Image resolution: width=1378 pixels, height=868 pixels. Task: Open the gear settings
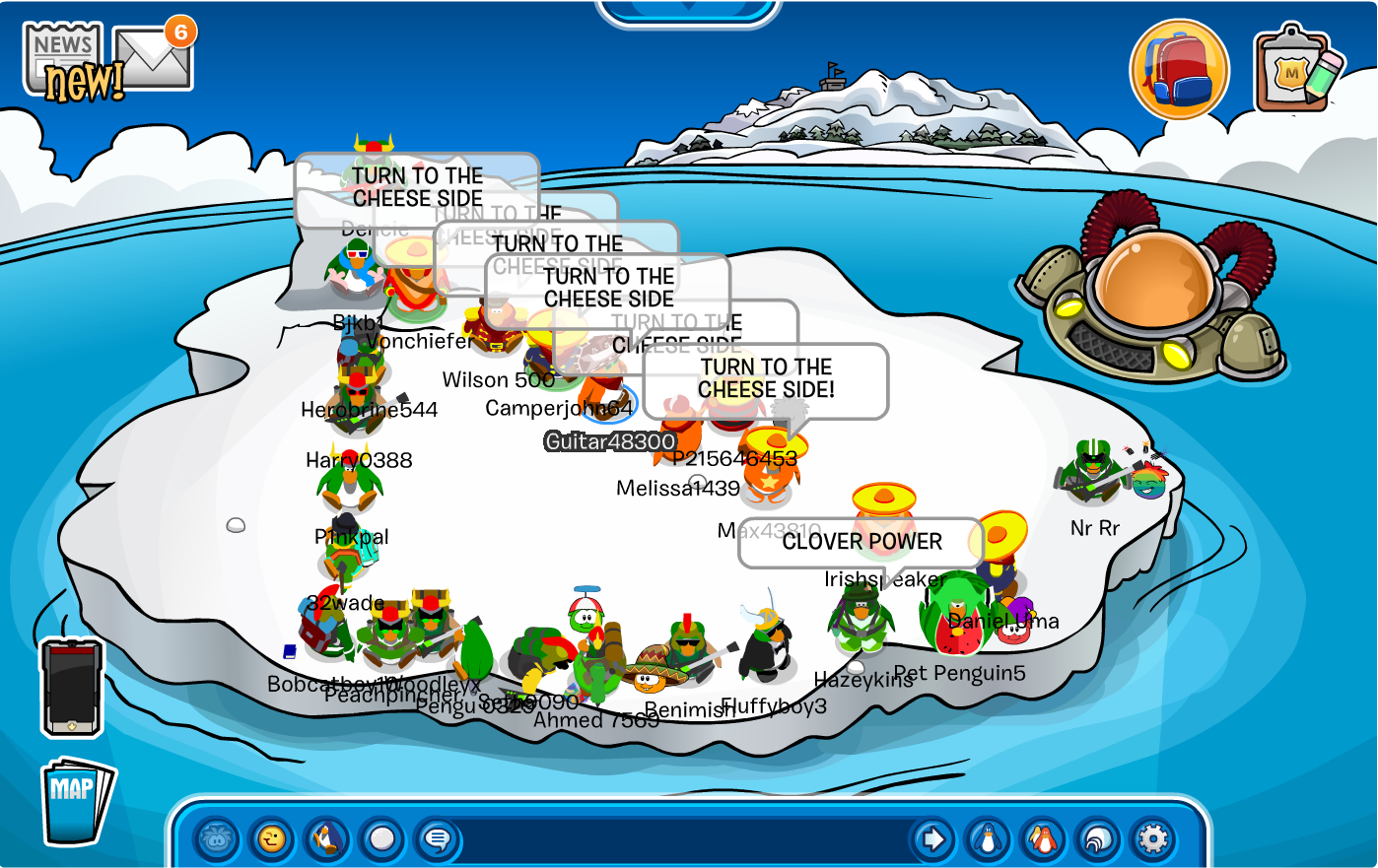[x=1152, y=839]
